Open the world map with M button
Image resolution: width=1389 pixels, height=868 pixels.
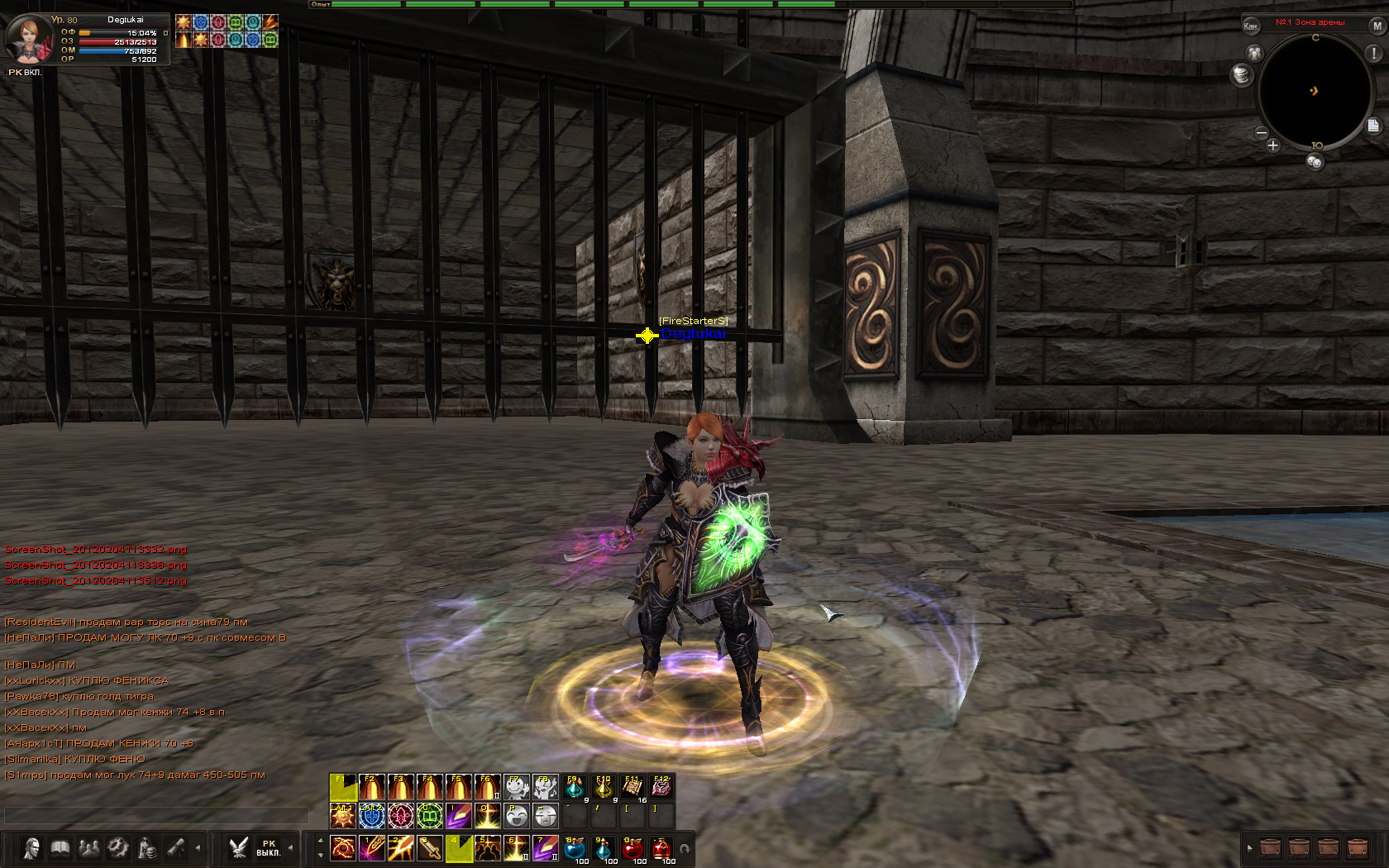click(x=1377, y=26)
